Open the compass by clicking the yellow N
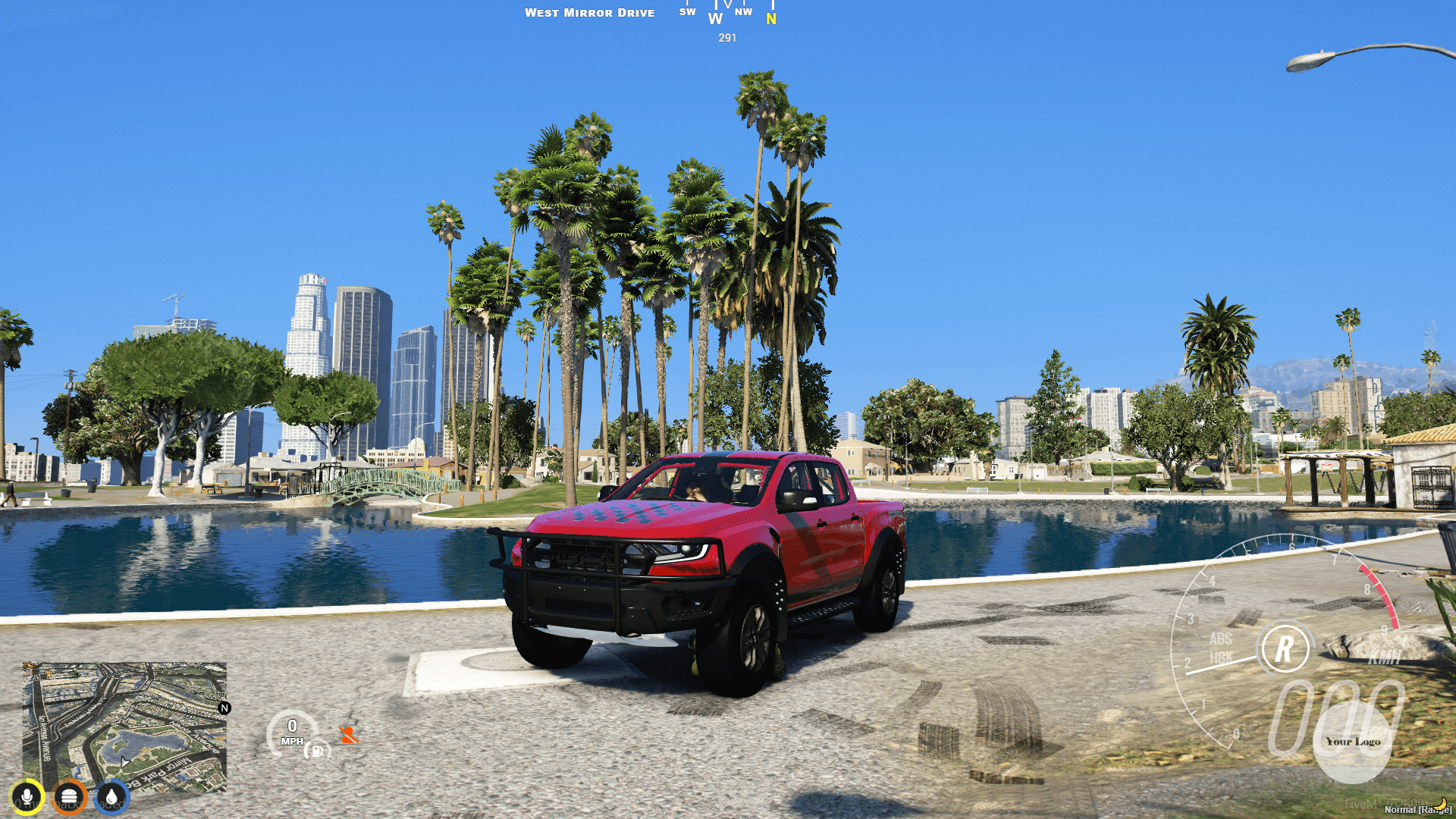 tap(770, 18)
